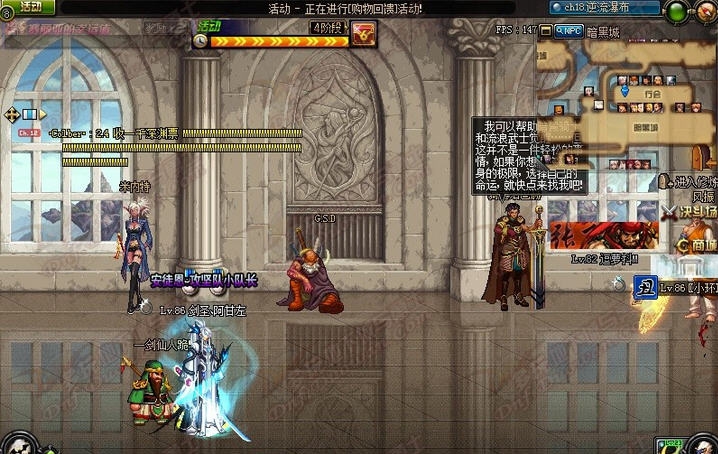The image size is (718, 454).
Task: Click the small window icon beside NPC
Action: [546, 31]
